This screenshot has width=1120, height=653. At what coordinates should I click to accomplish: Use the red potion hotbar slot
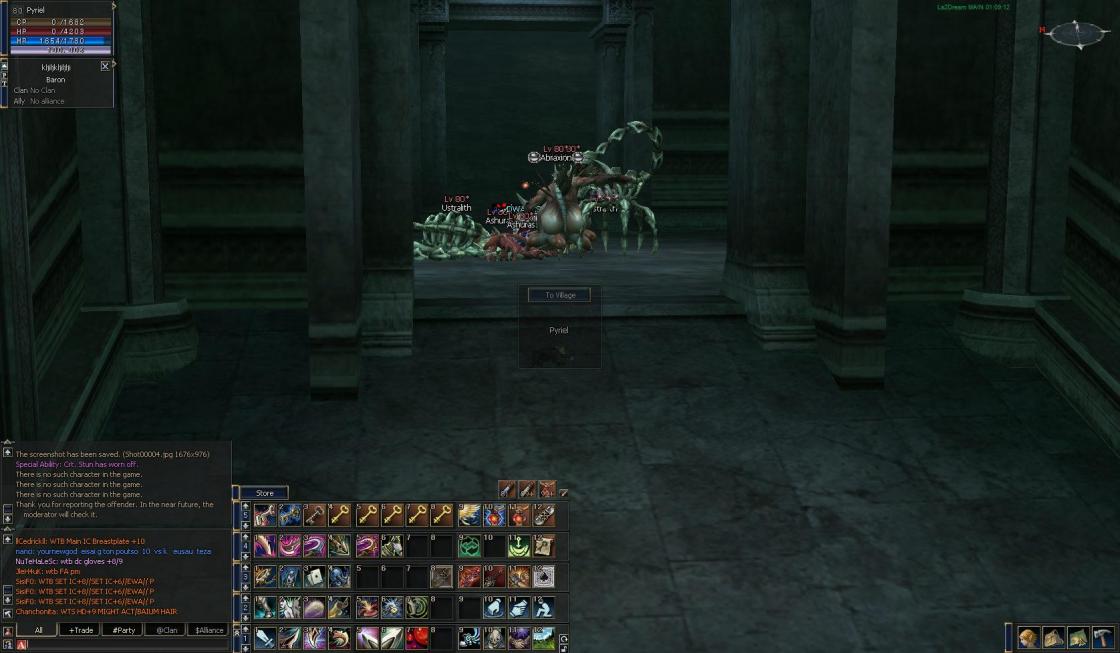tap(417, 638)
